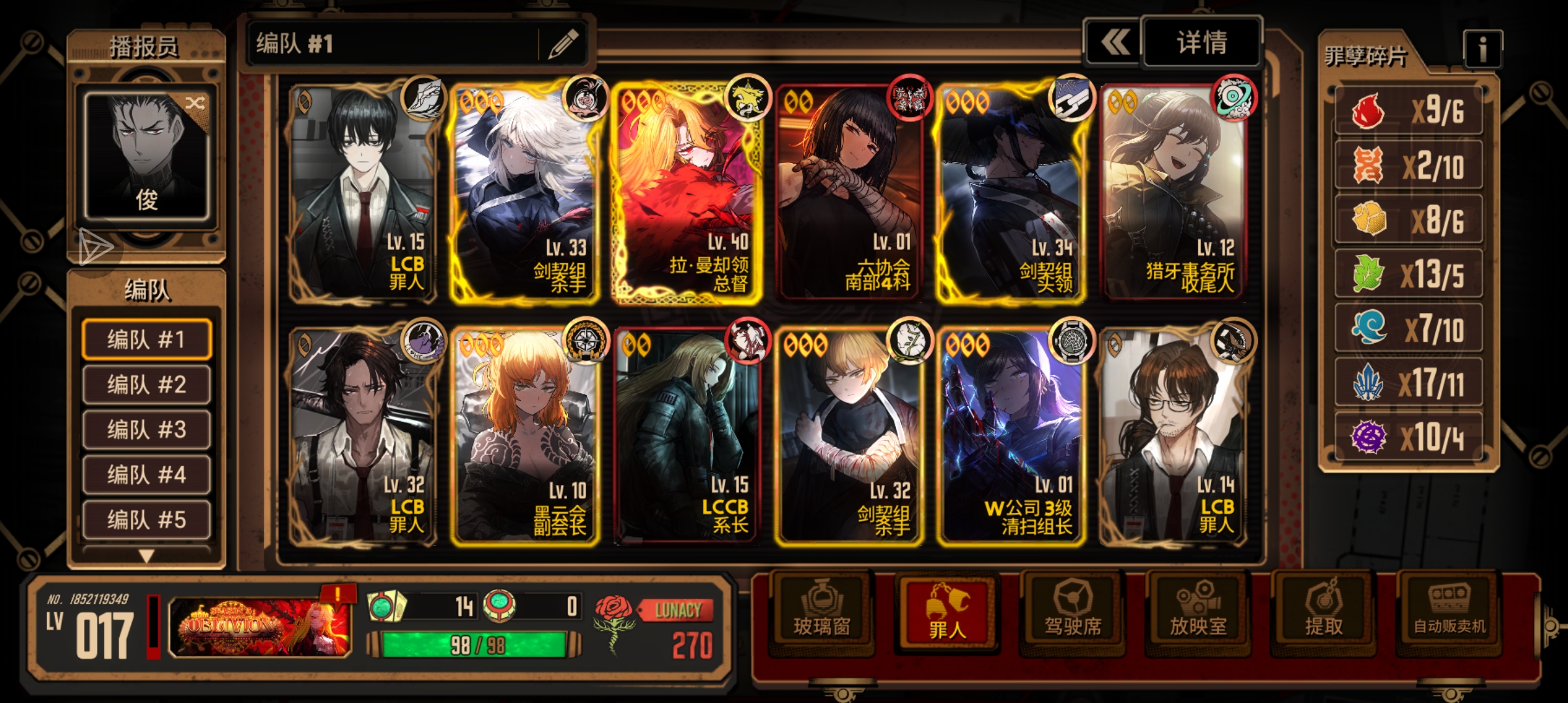Switch to 编队 #3
Image resolution: width=1568 pixels, height=703 pixels.
147,430
